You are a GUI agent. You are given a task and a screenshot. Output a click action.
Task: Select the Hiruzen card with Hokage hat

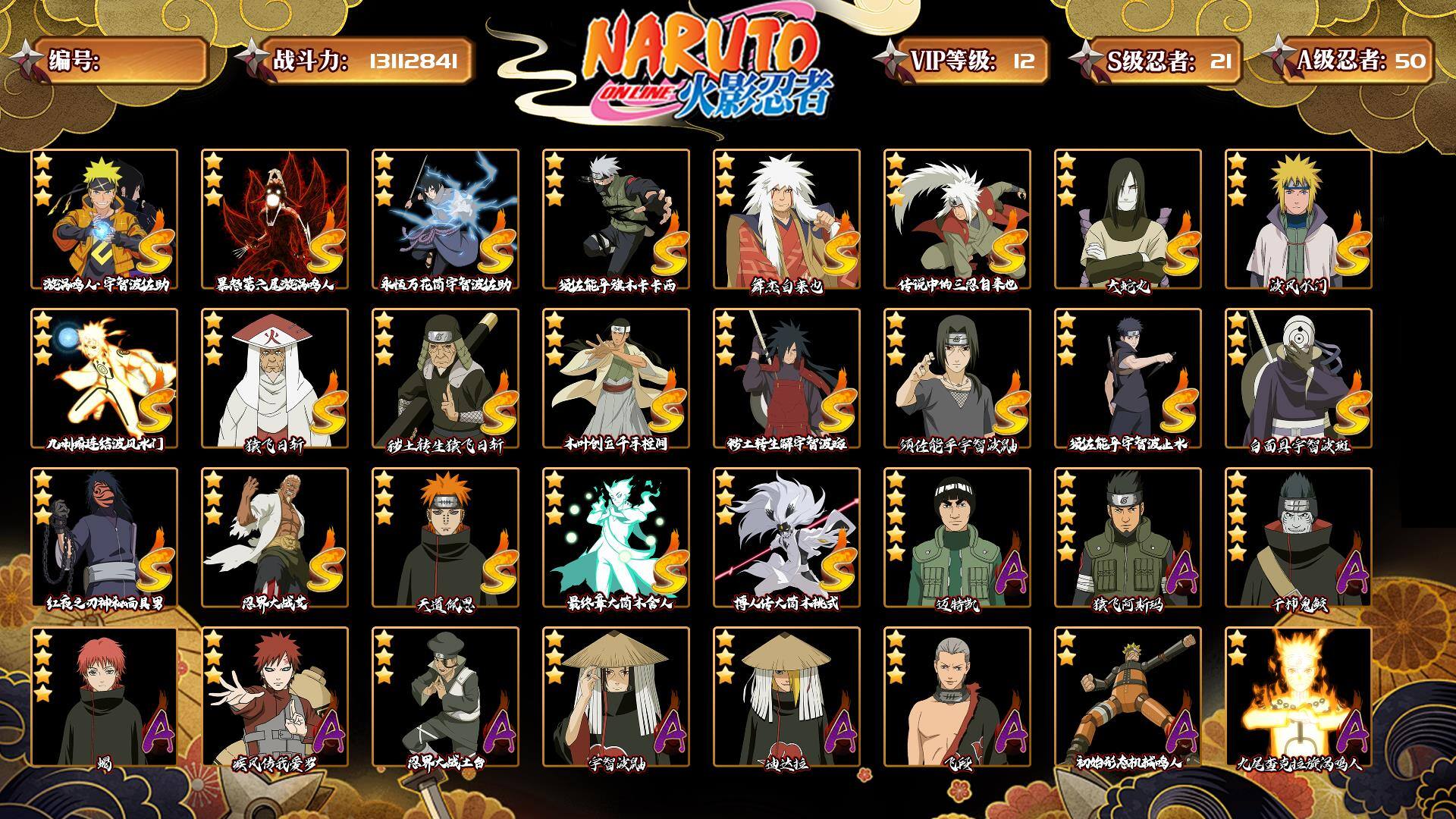point(275,378)
